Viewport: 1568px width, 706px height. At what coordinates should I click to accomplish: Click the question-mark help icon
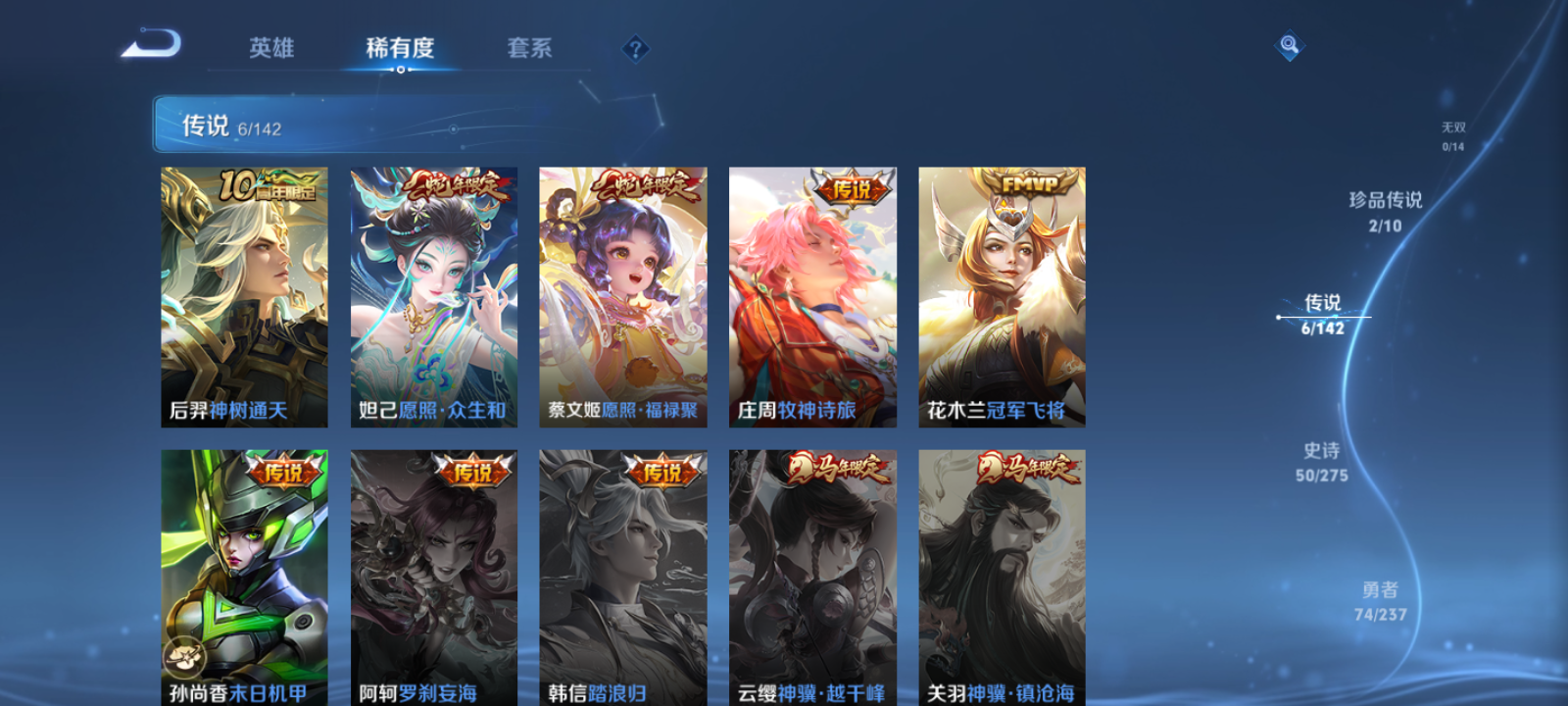[x=634, y=47]
